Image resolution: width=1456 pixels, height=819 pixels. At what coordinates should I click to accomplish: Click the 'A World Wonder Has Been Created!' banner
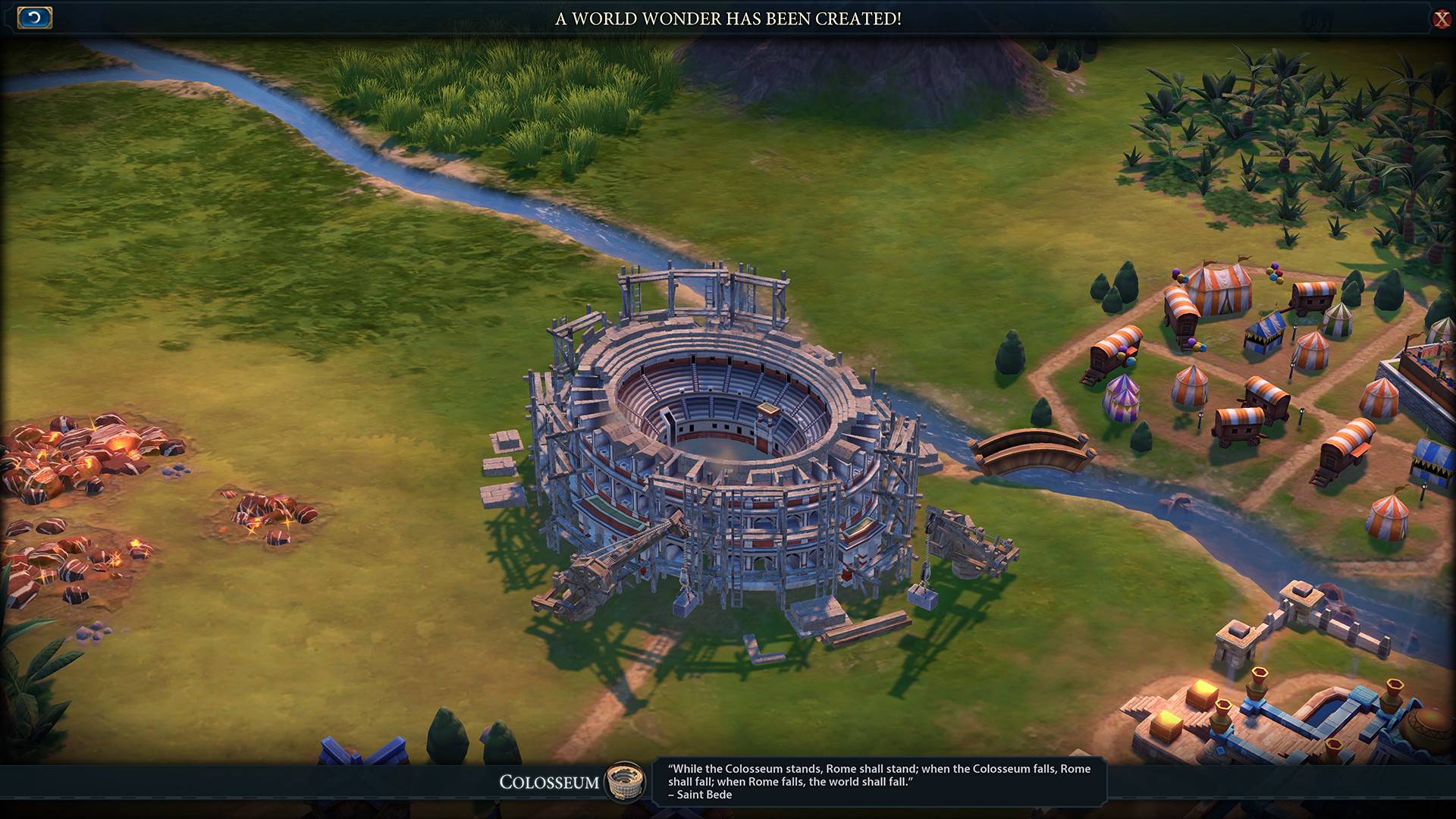(x=728, y=20)
